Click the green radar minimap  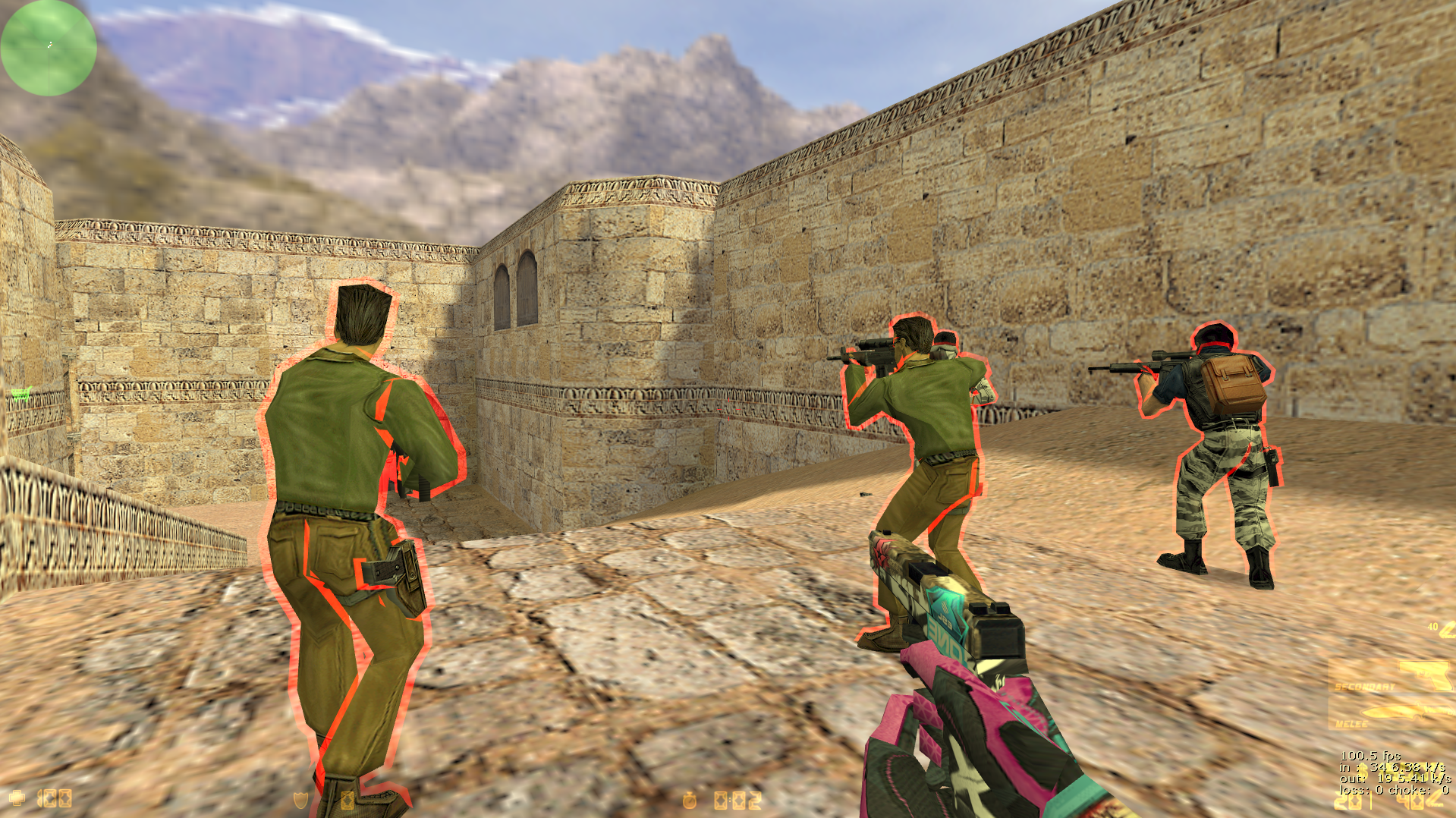click(49, 48)
